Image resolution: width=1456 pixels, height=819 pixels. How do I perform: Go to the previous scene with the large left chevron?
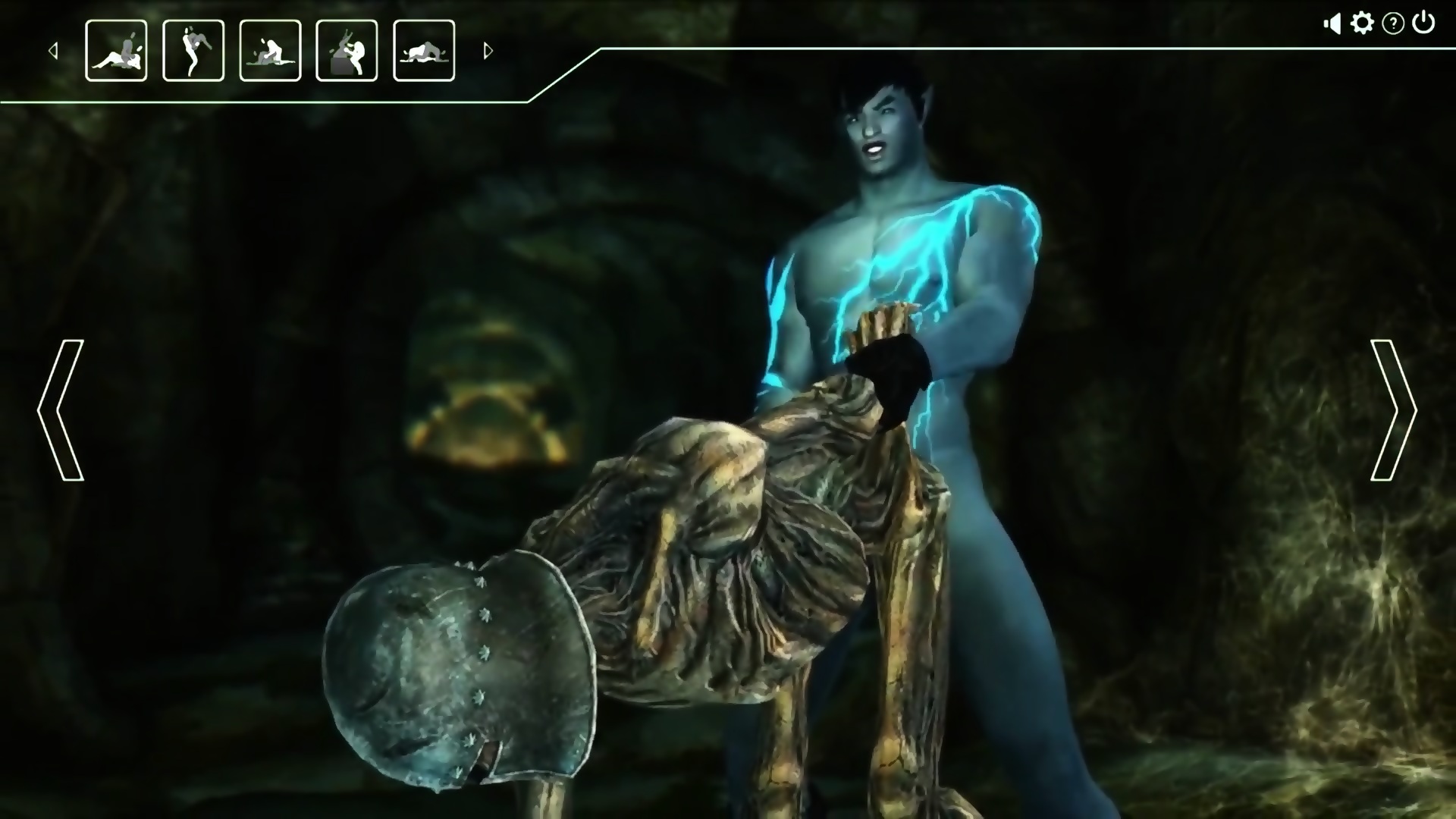point(61,409)
